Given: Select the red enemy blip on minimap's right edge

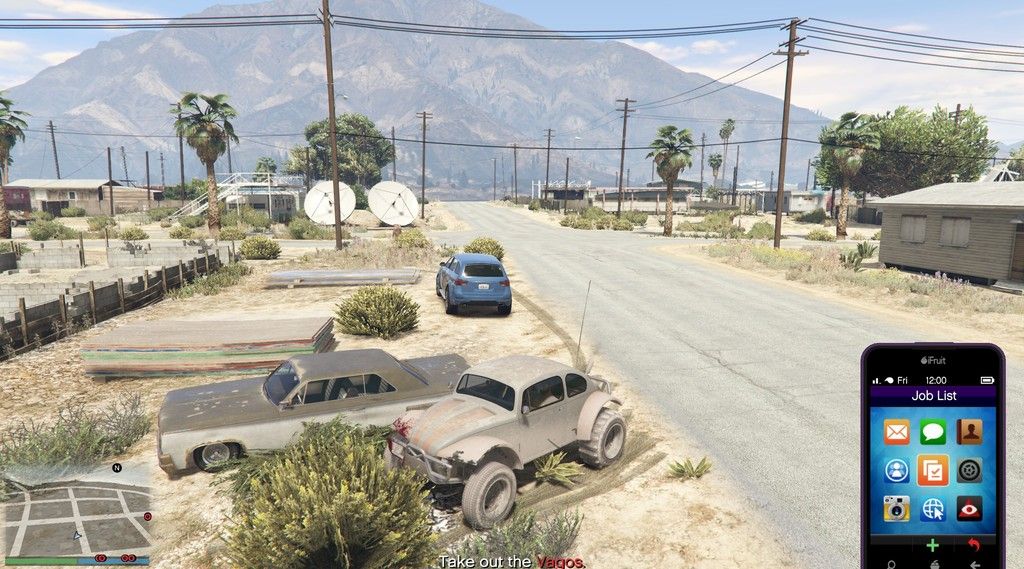Looking at the screenshot, I should 147,517.
